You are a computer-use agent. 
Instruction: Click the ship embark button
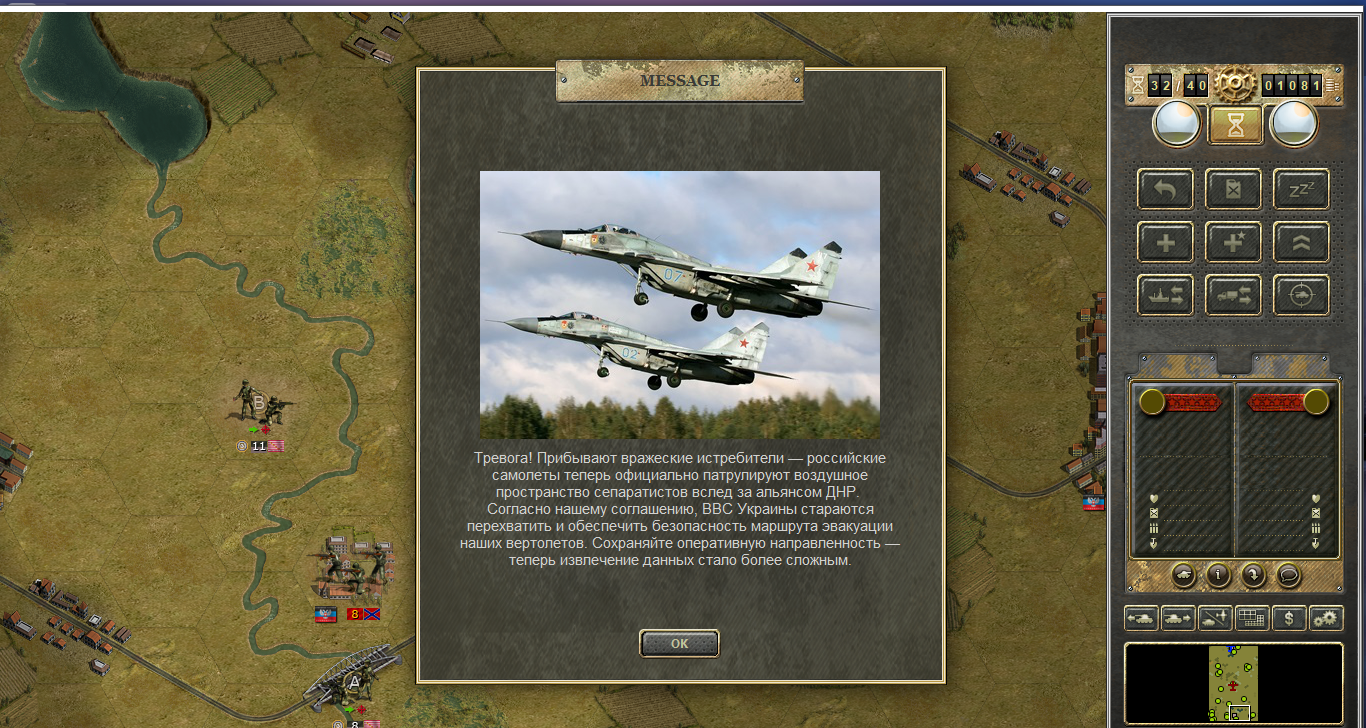(1165, 295)
